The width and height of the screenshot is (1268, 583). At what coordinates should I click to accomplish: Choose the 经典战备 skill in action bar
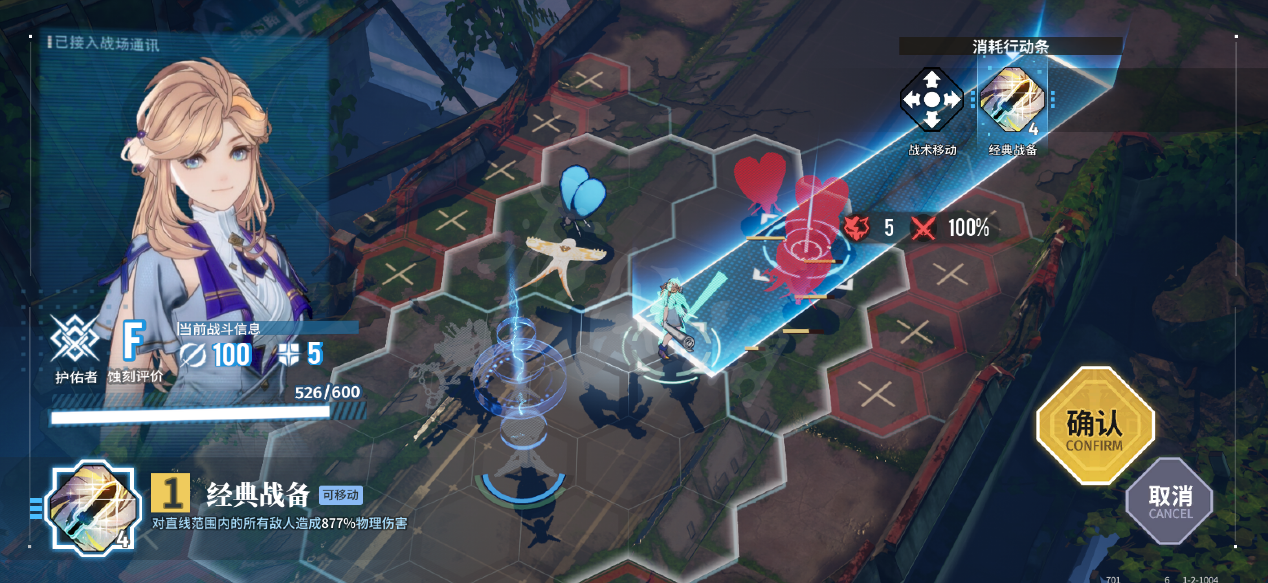point(1011,100)
